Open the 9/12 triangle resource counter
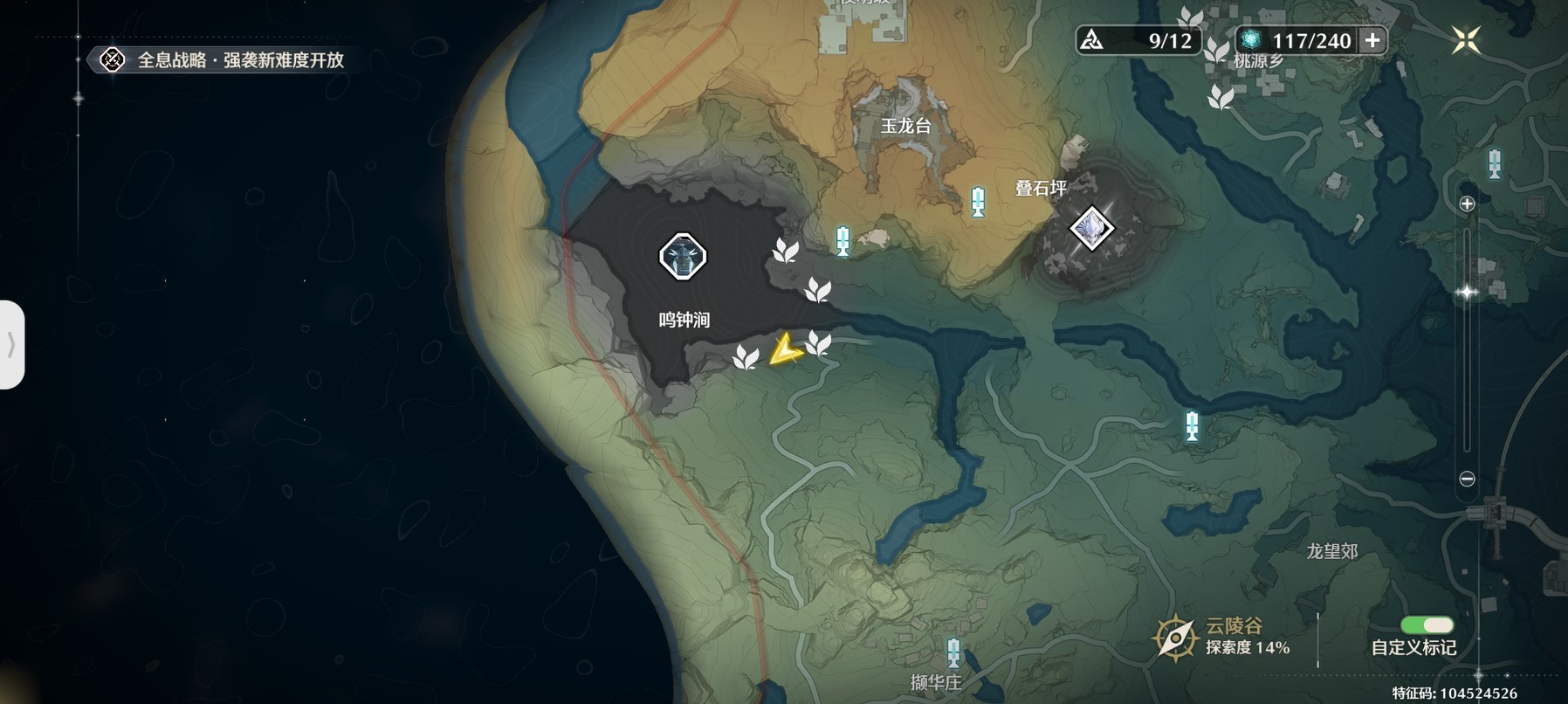The image size is (1568, 704). coord(1138,40)
